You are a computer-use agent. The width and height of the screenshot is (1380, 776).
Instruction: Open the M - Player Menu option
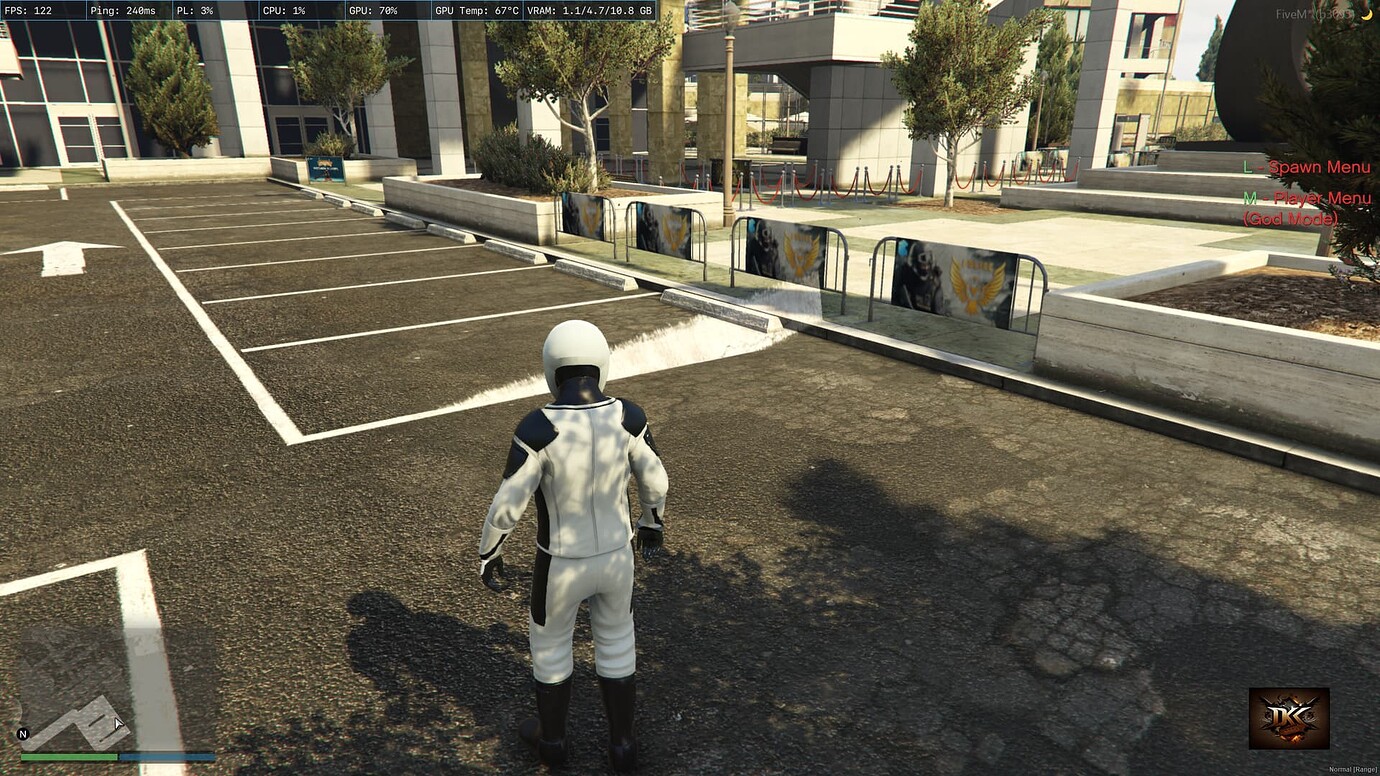[x=1307, y=199]
